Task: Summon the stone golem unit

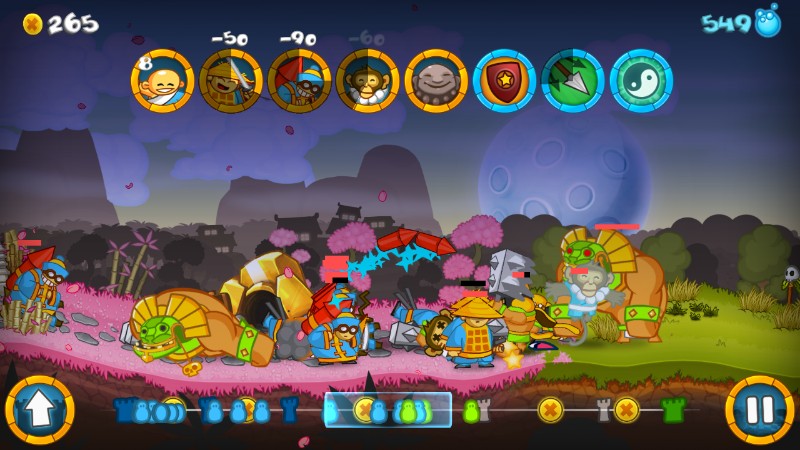Action: (x=436, y=81)
